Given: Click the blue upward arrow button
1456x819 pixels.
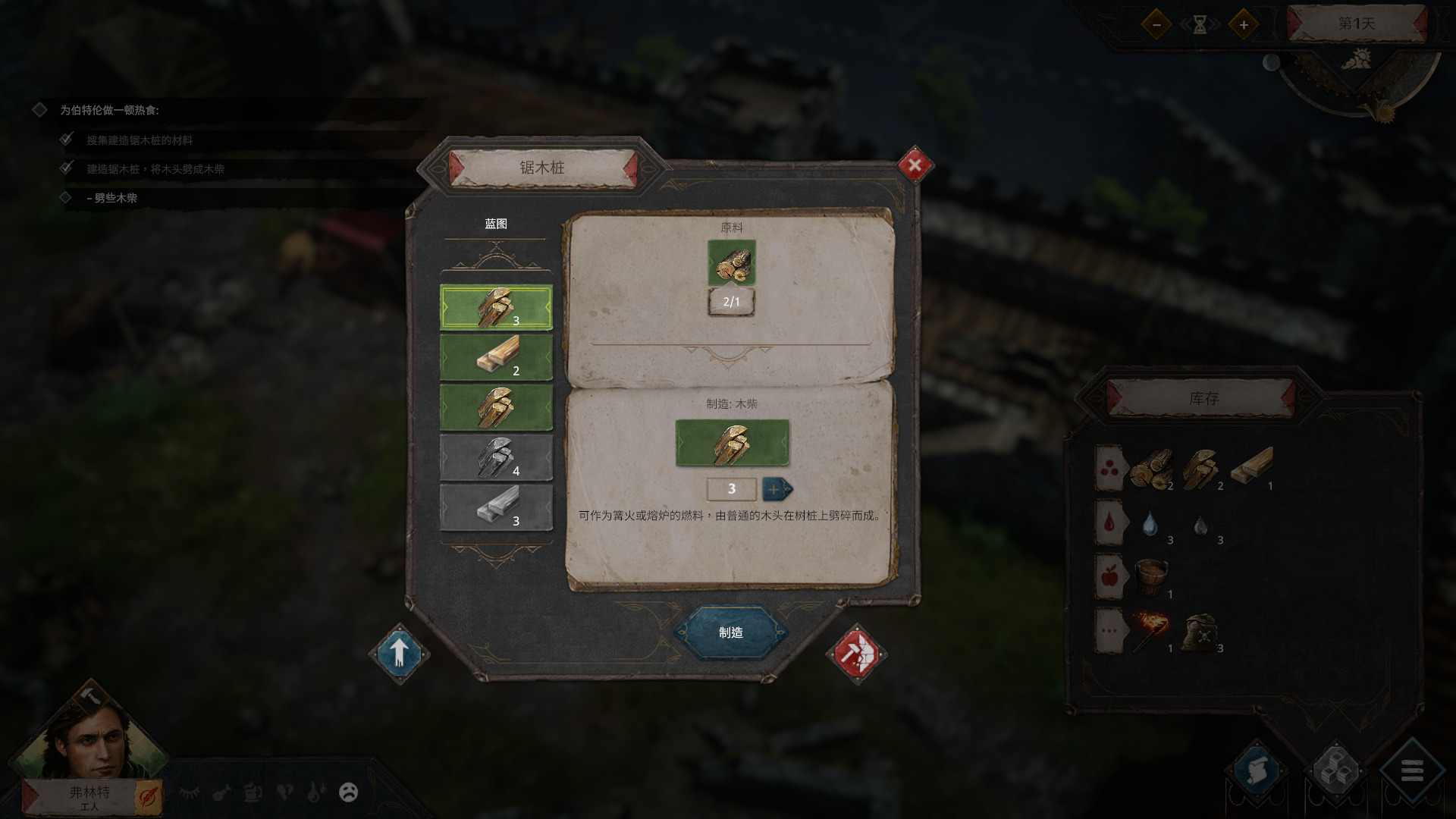Looking at the screenshot, I should pos(400,653).
